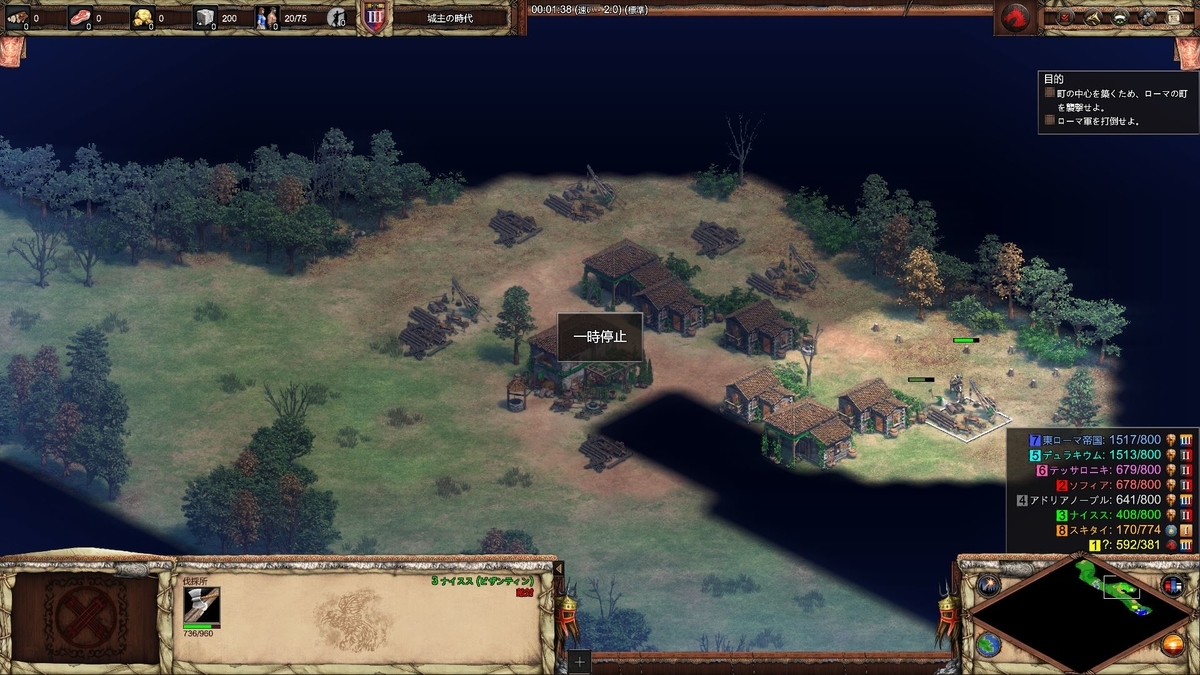Click the orange sunset minimap button

(x=1172, y=645)
